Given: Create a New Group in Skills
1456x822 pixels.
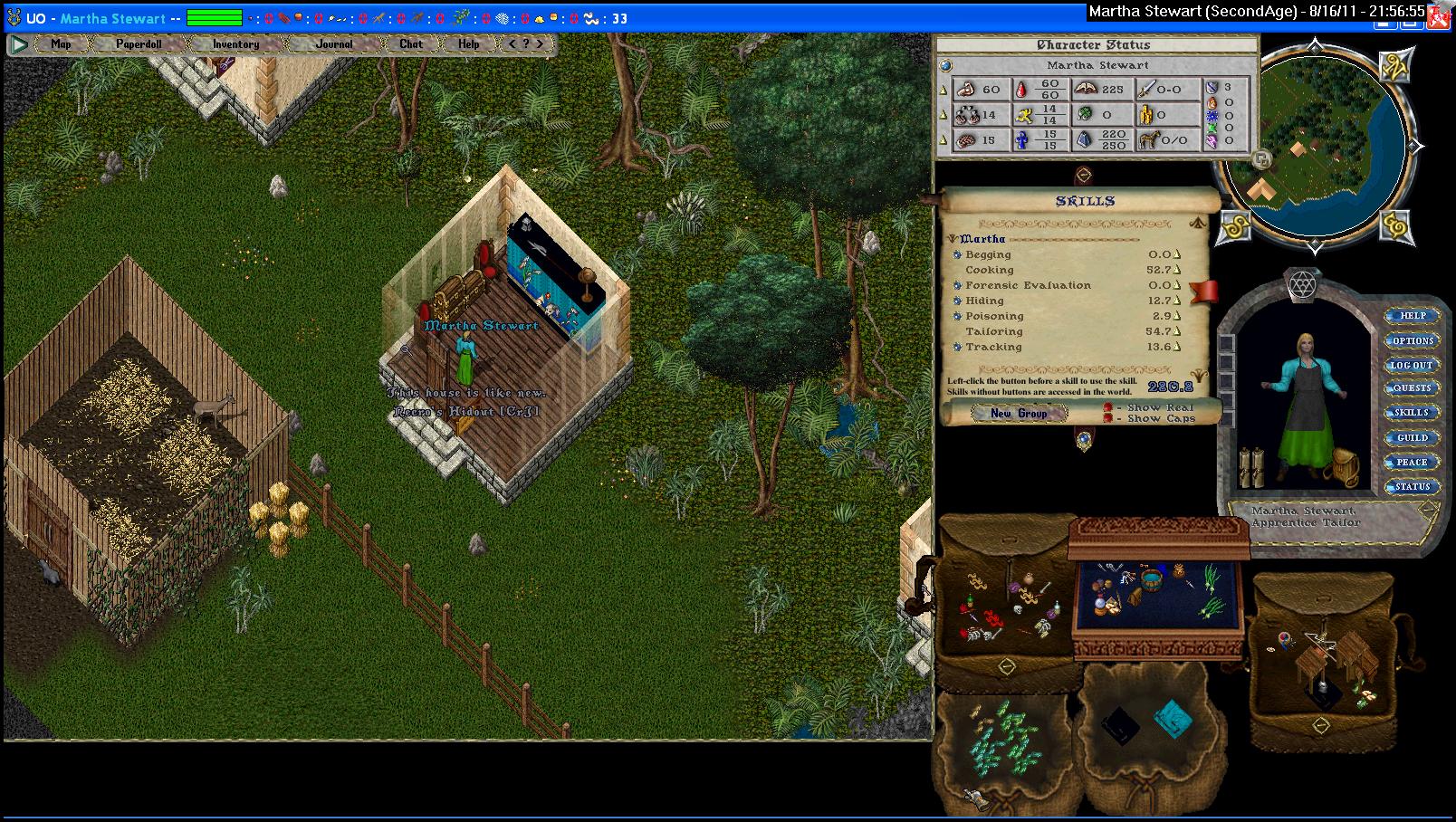Looking at the screenshot, I should tap(1019, 413).
